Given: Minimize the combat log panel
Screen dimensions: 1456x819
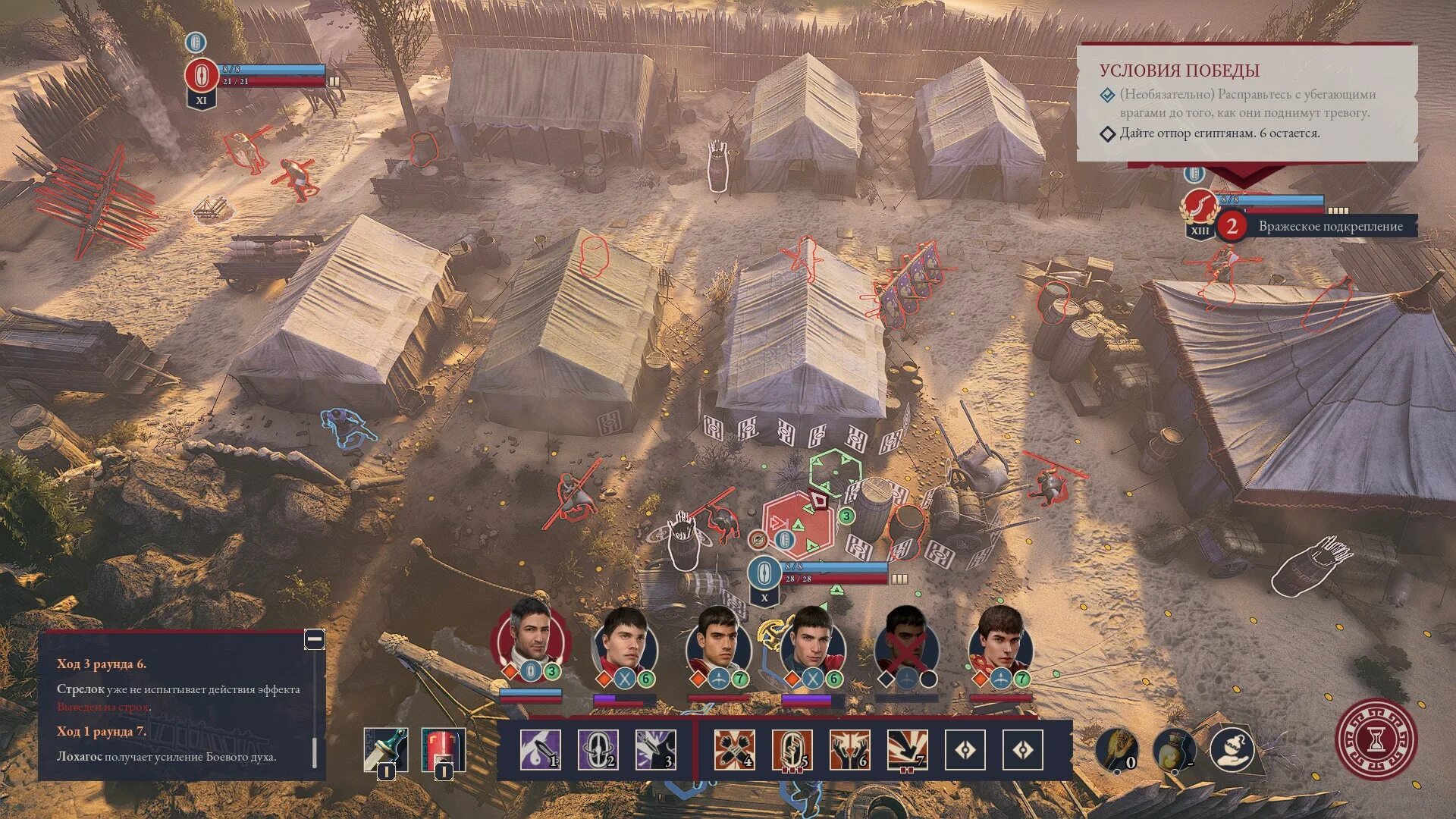Looking at the screenshot, I should pyautogui.click(x=314, y=639).
